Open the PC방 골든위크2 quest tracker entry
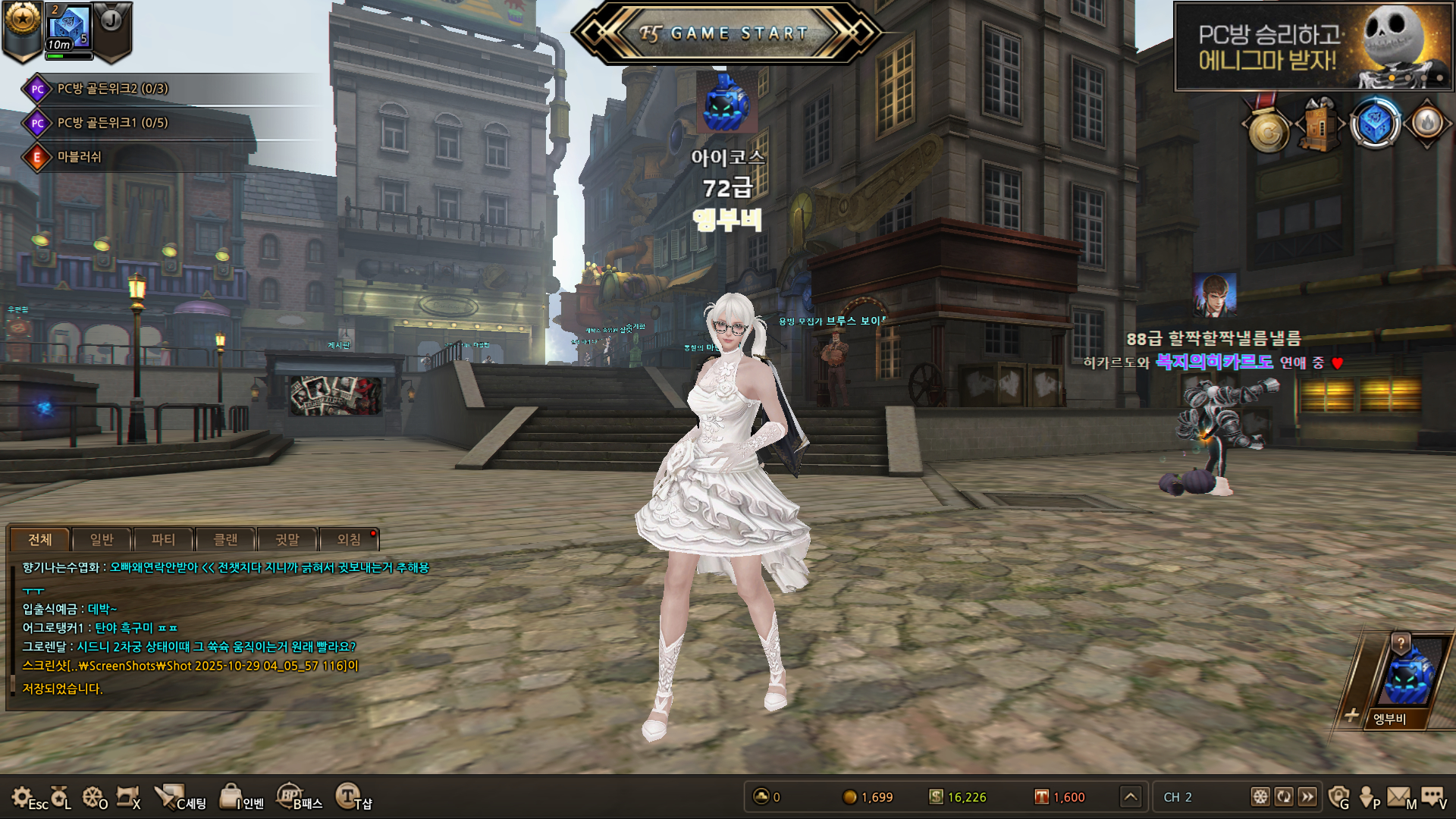1456x819 pixels. coord(112,89)
